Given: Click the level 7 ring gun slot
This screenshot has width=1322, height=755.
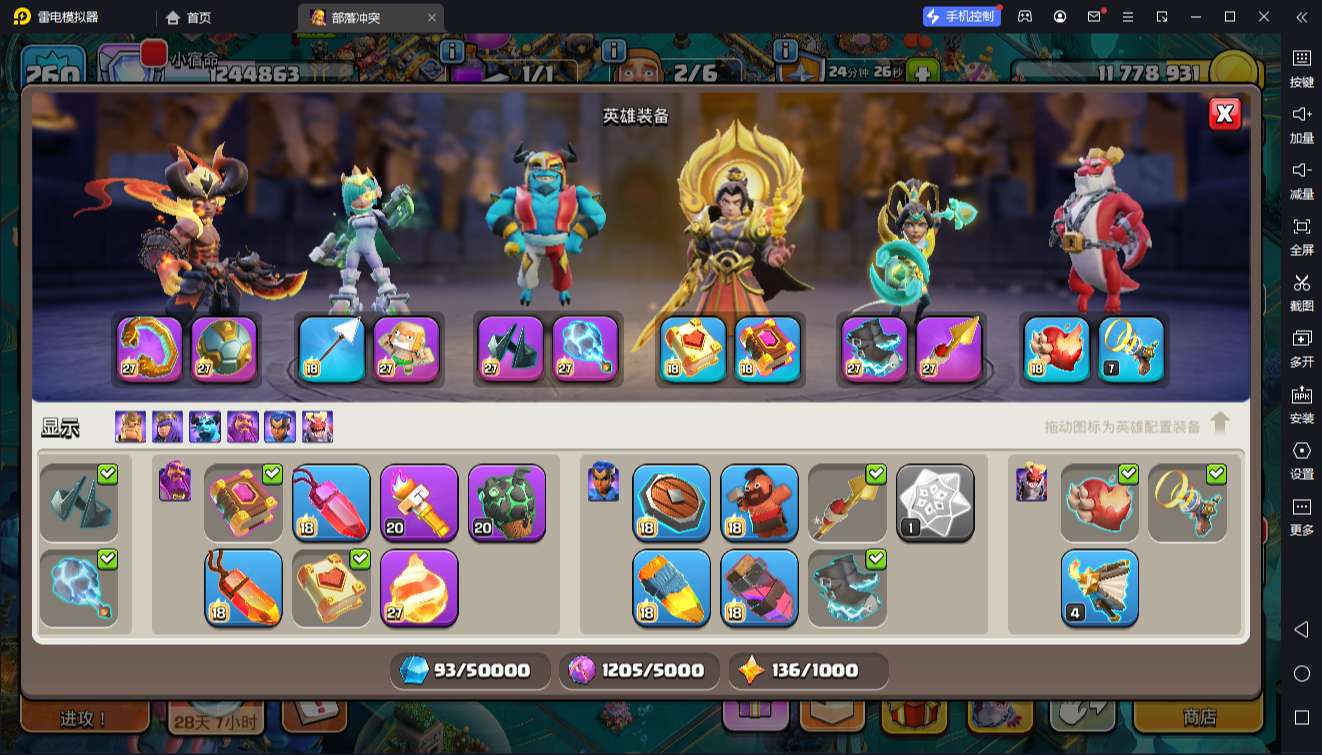Looking at the screenshot, I should point(1131,349).
